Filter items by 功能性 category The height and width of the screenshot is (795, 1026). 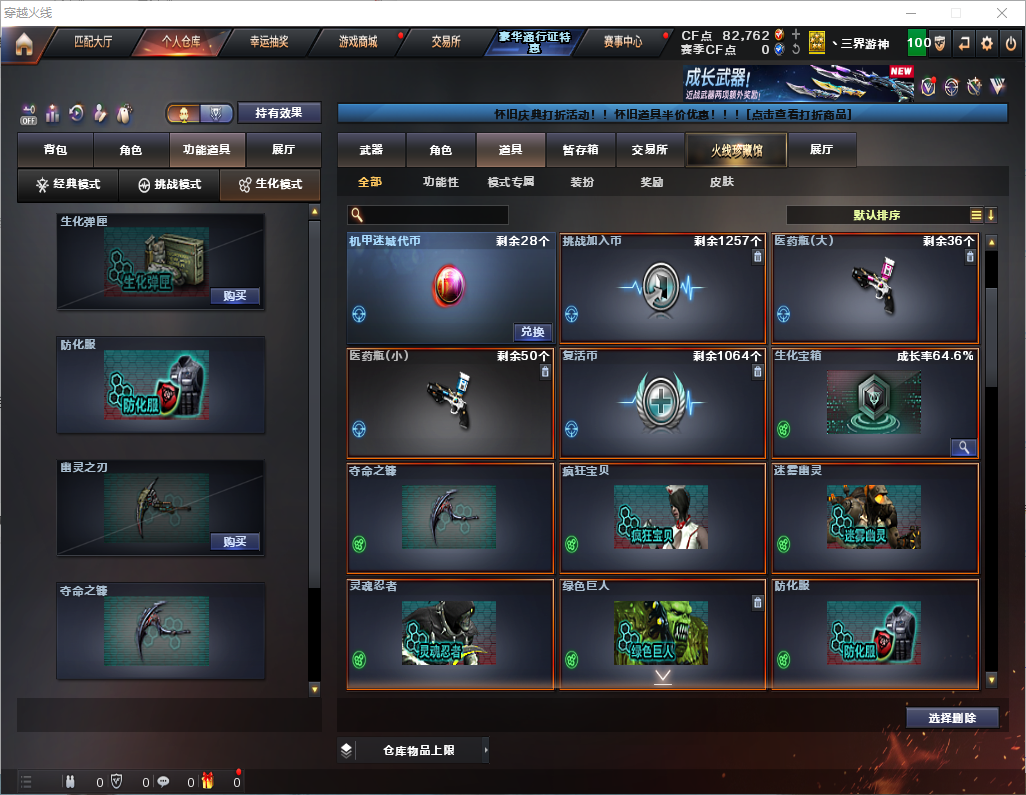click(440, 183)
